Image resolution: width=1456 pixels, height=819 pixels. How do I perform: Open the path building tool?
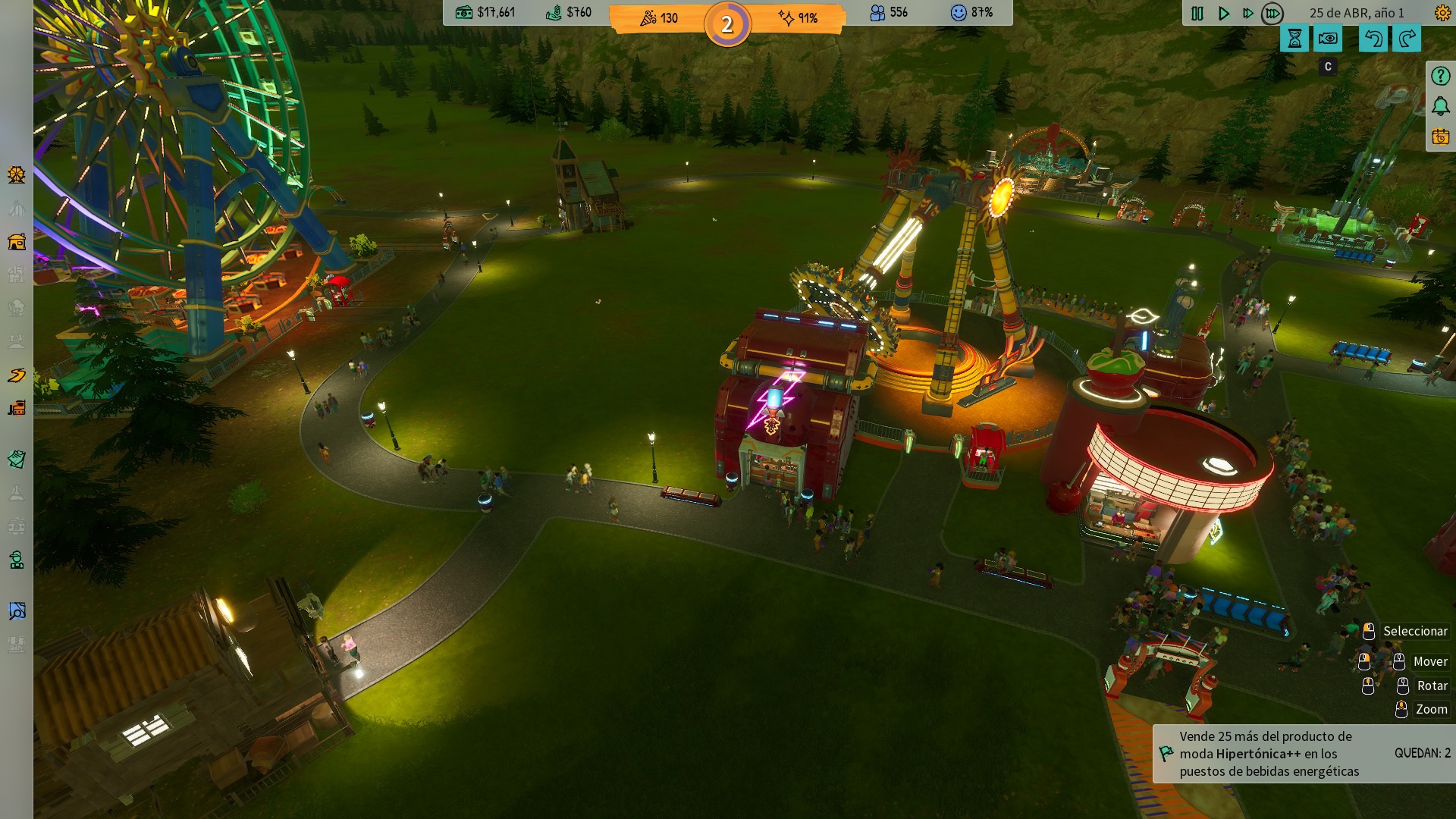pyautogui.click(x=17, y=375)
